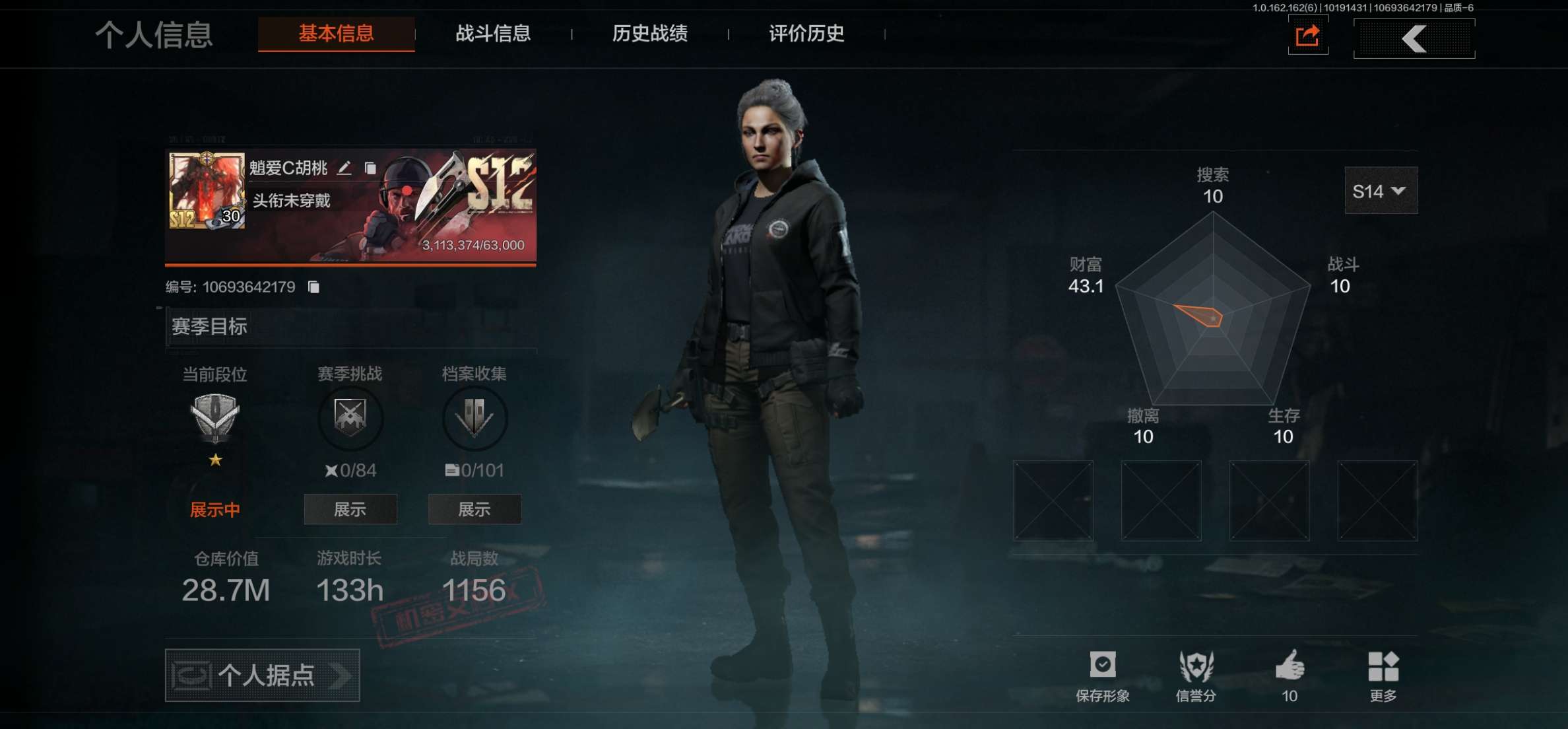This screenshot has height=729, width=1568.
Task: View the 历史战绩 tab
Action: 649,34
